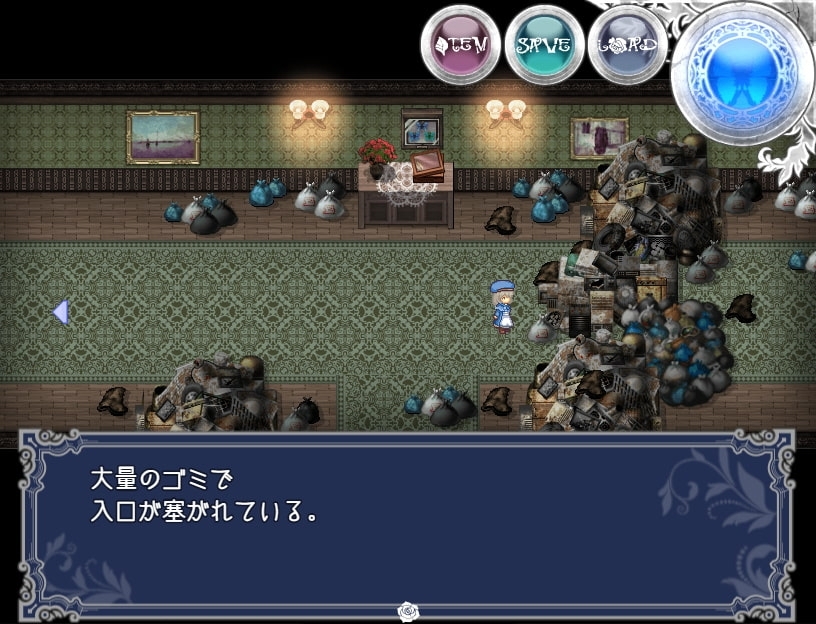Open the ITEM menu button
The image size is (816, 624).
[x=460, y=45]
